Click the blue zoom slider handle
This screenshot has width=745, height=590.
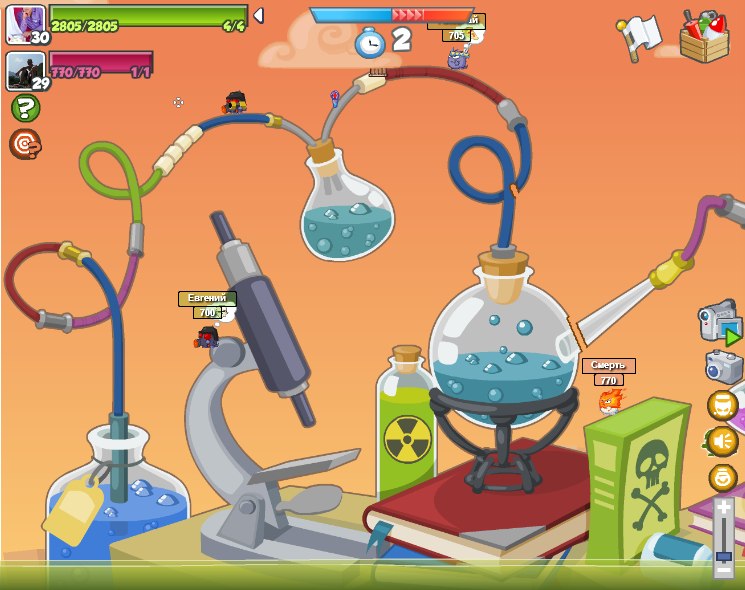pos(723,556)
